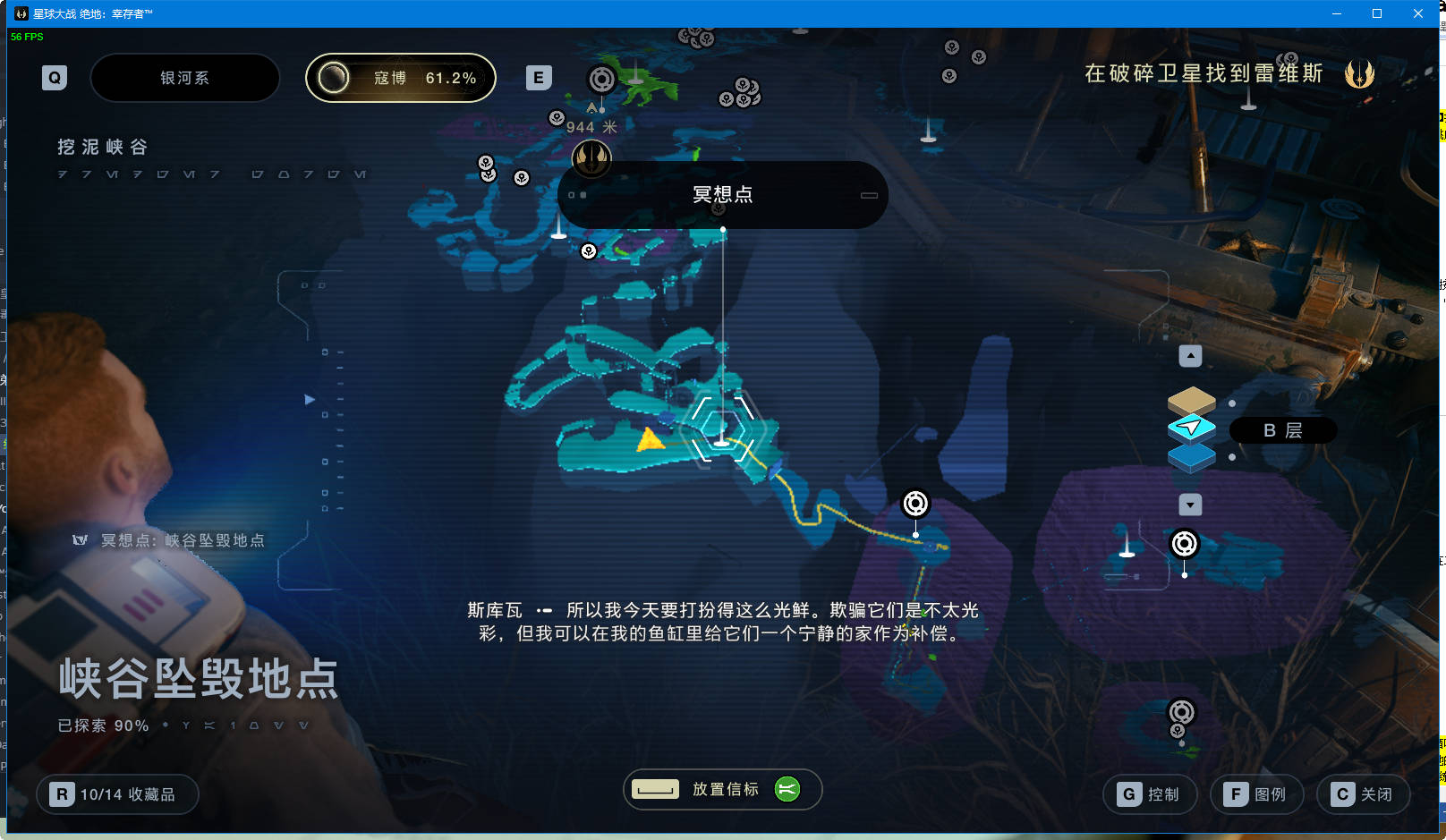Viewport: 1446px width, 840px height.
Task: Maximize the game window
Action: pyautogui.click(x=1377, y=13)
